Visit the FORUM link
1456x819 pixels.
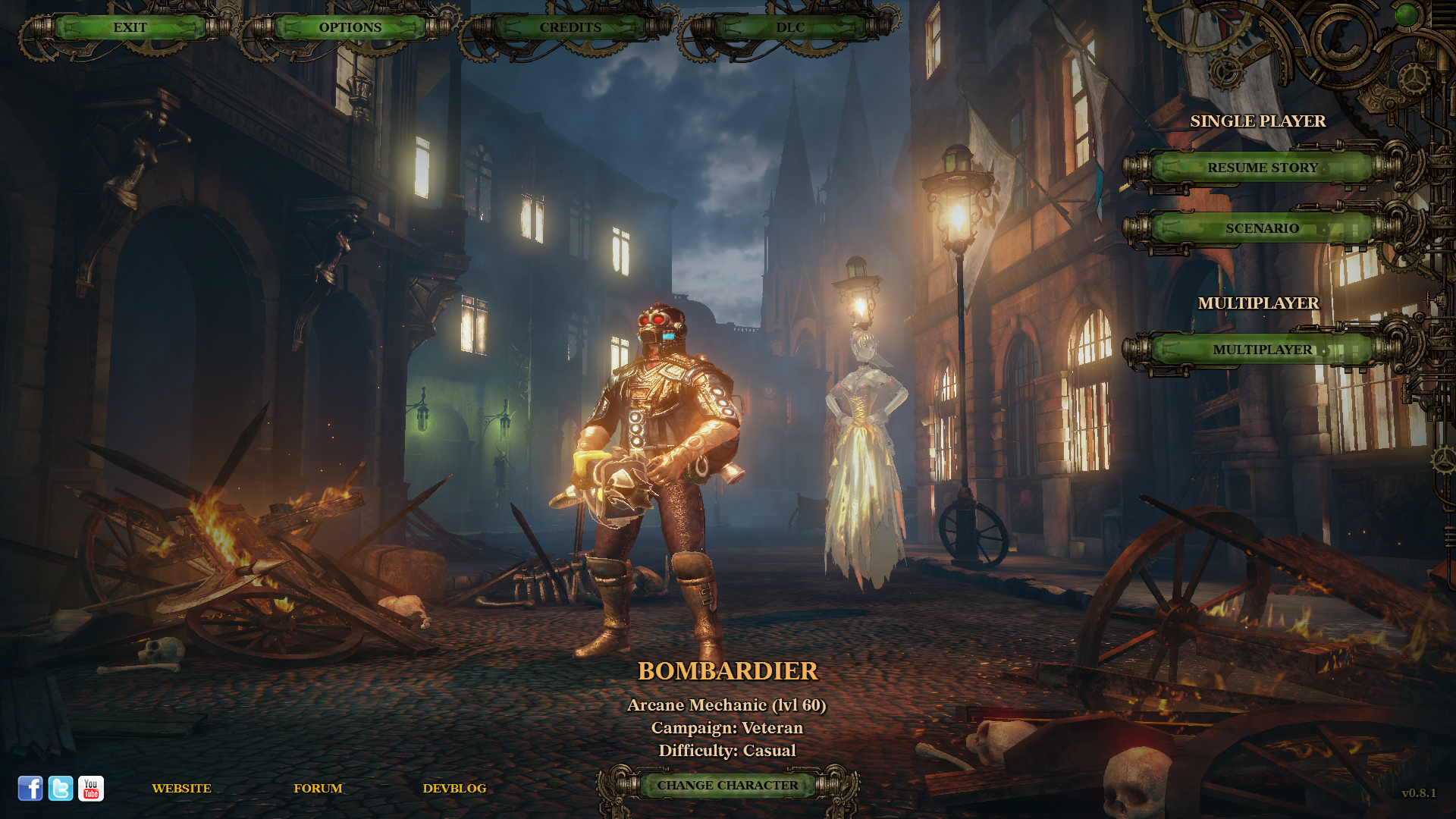pyautogui.click(x=318, y=789)
